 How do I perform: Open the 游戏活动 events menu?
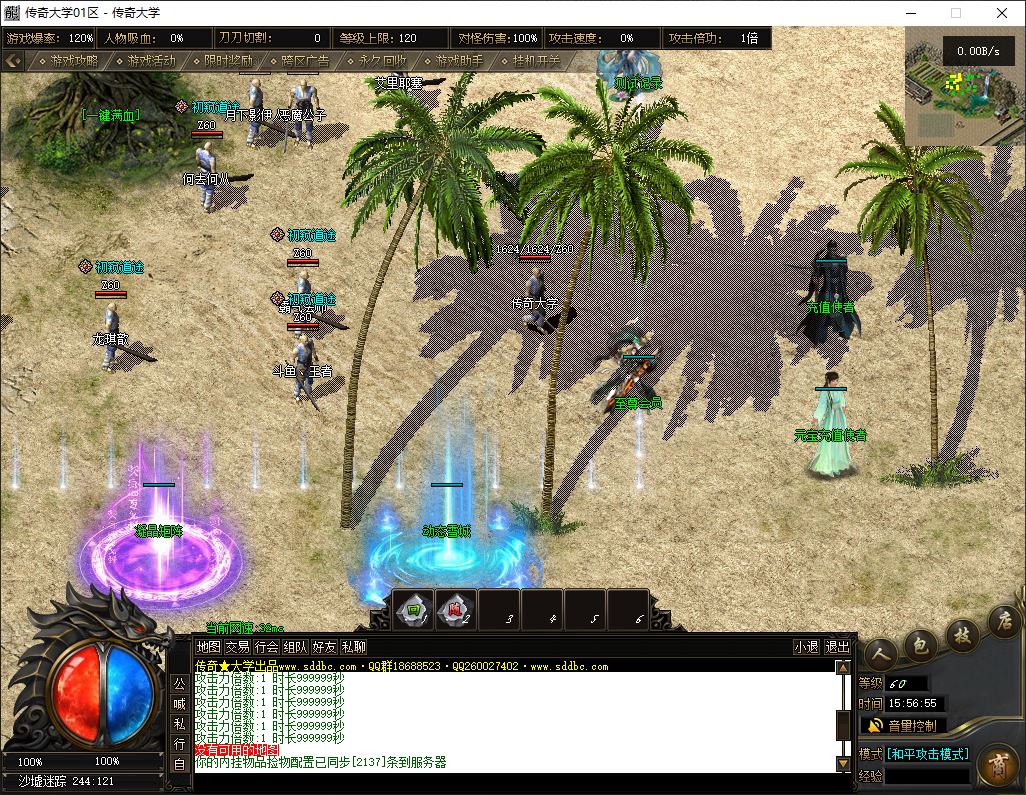tap(151, 61)
